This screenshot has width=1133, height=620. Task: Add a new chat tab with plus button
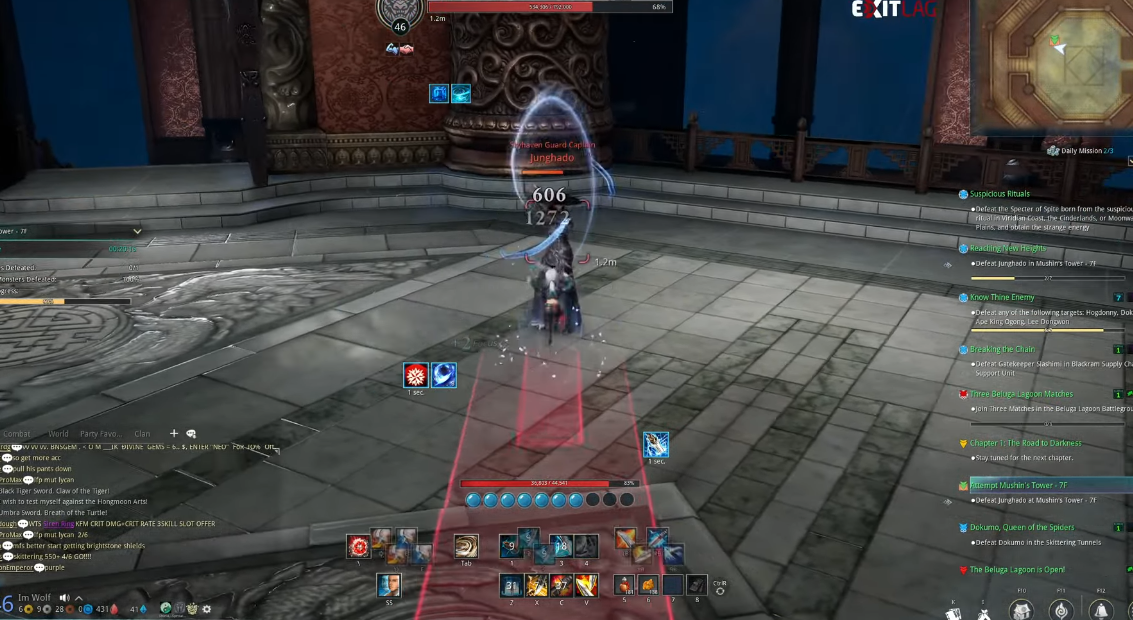[x=174, y=433]
